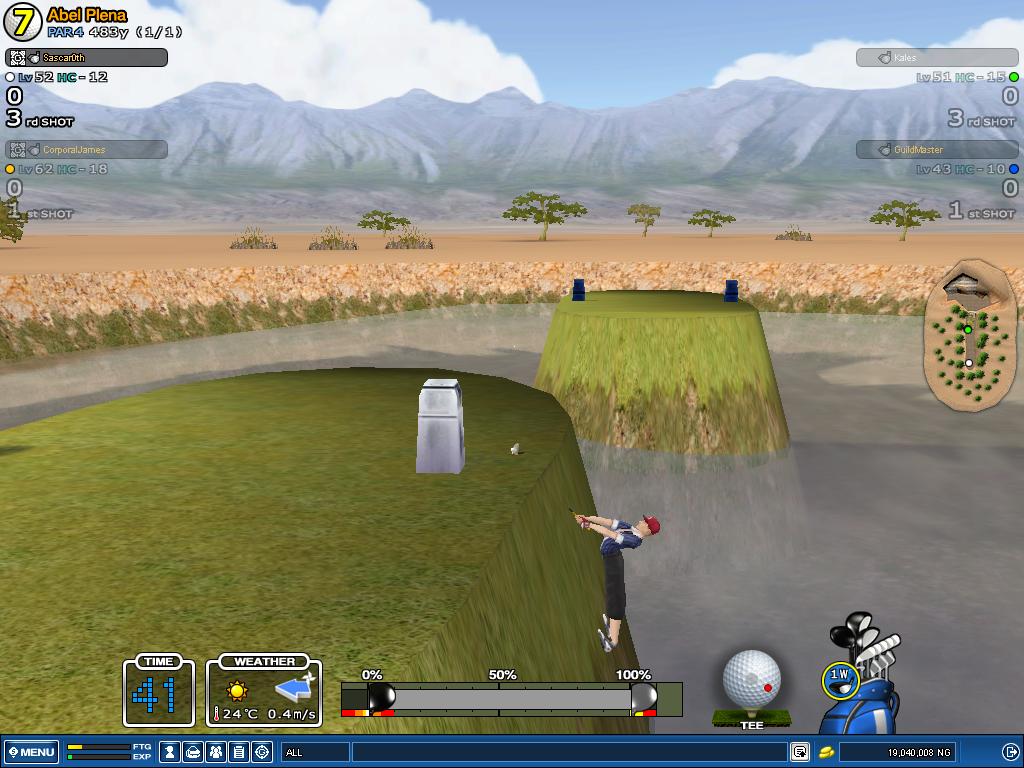The height and width of the screenshot is (768, 1024).
Task: Click the gold coins NG icon
Action: 827,752
